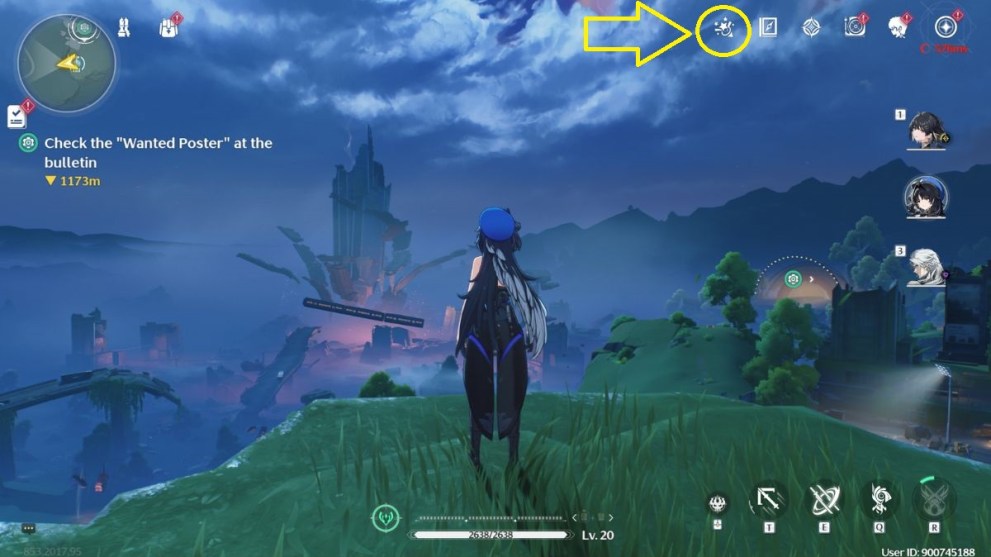Viewport: 991px width, 557px height.
Task: Open the checklist icon below the minimap
Action: (17, 116)
